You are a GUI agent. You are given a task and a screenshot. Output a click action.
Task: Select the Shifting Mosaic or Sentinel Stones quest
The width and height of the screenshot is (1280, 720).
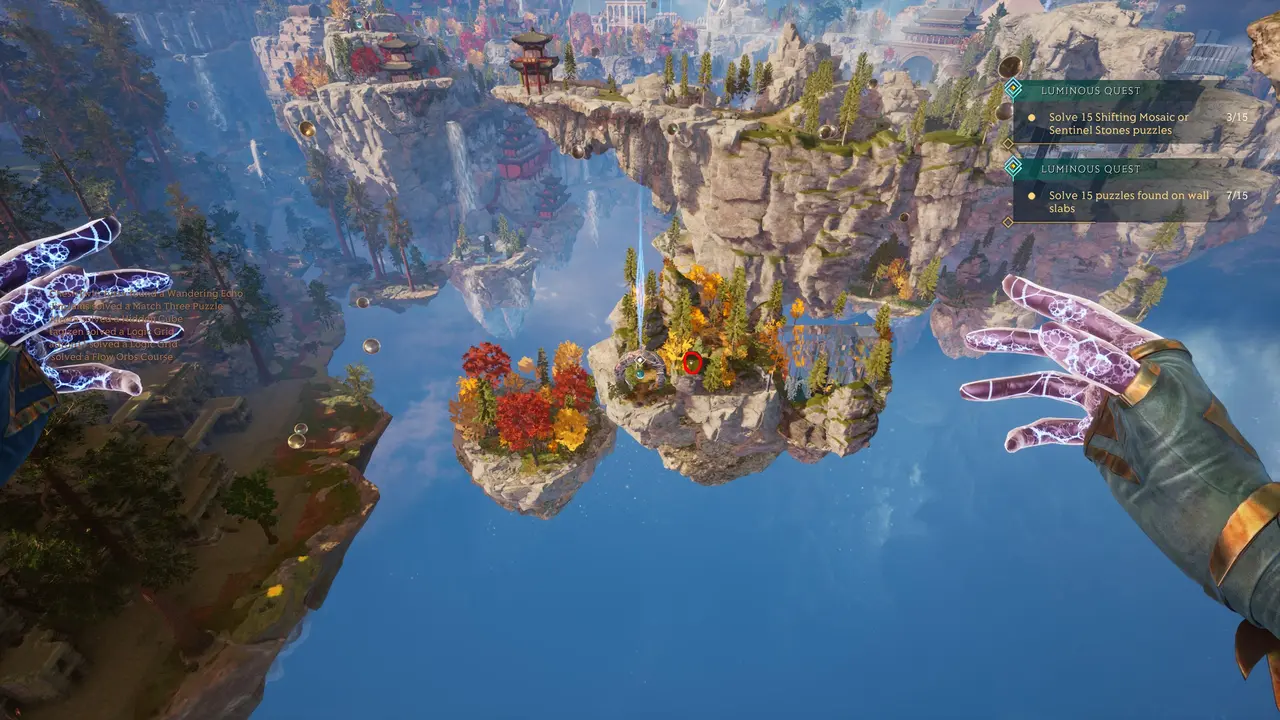(x=1118, y=123)
